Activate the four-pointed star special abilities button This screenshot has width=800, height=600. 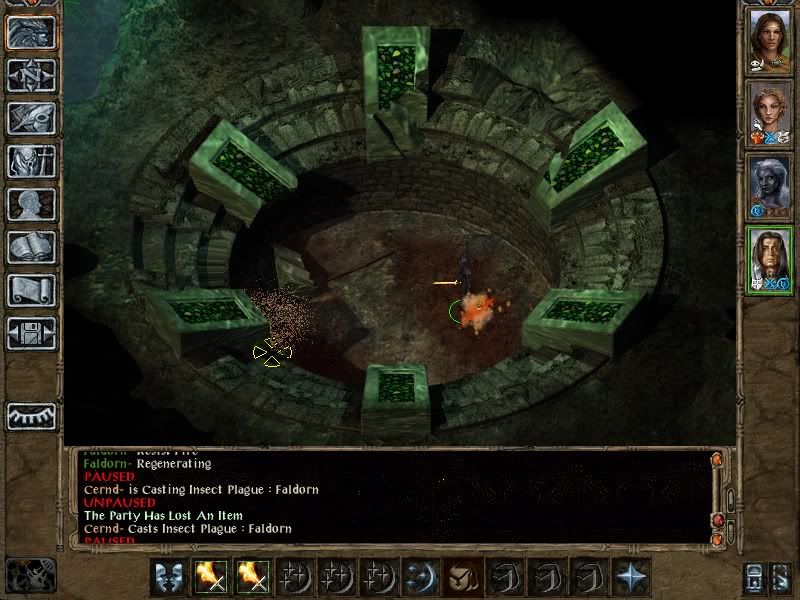click(x=631, y=577)
